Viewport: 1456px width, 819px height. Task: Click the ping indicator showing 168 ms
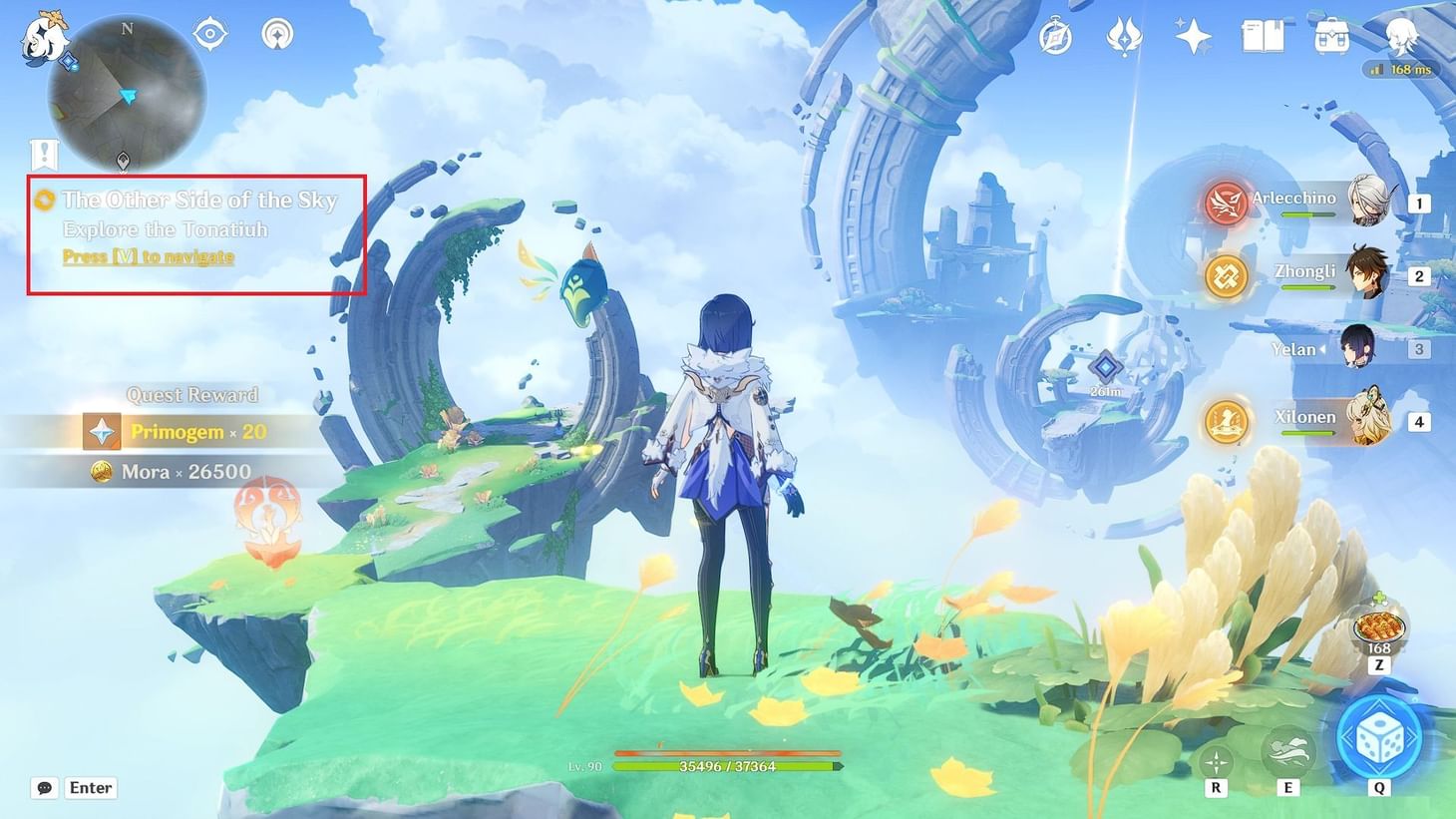click(x=1397, y=69)
